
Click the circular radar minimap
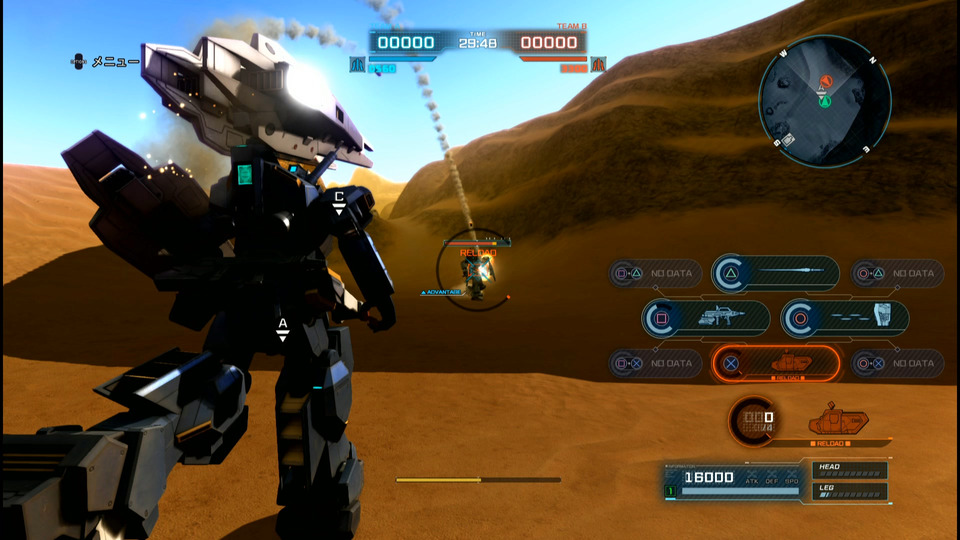(x=824, y=100)
